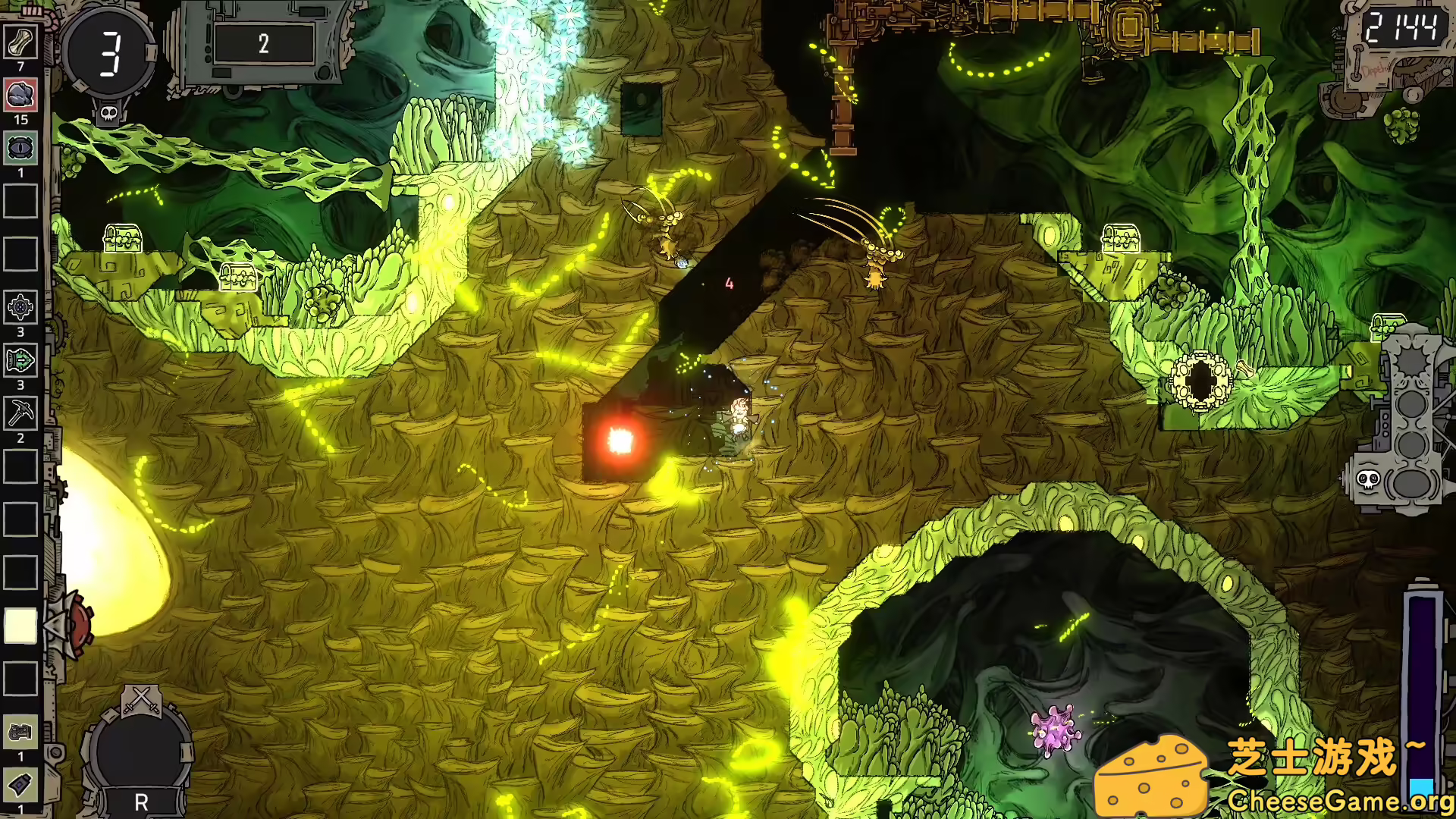This screenshot has width=1456, height=819.
Task: Select the stone machine part slot
Action: tap(20, 733)
